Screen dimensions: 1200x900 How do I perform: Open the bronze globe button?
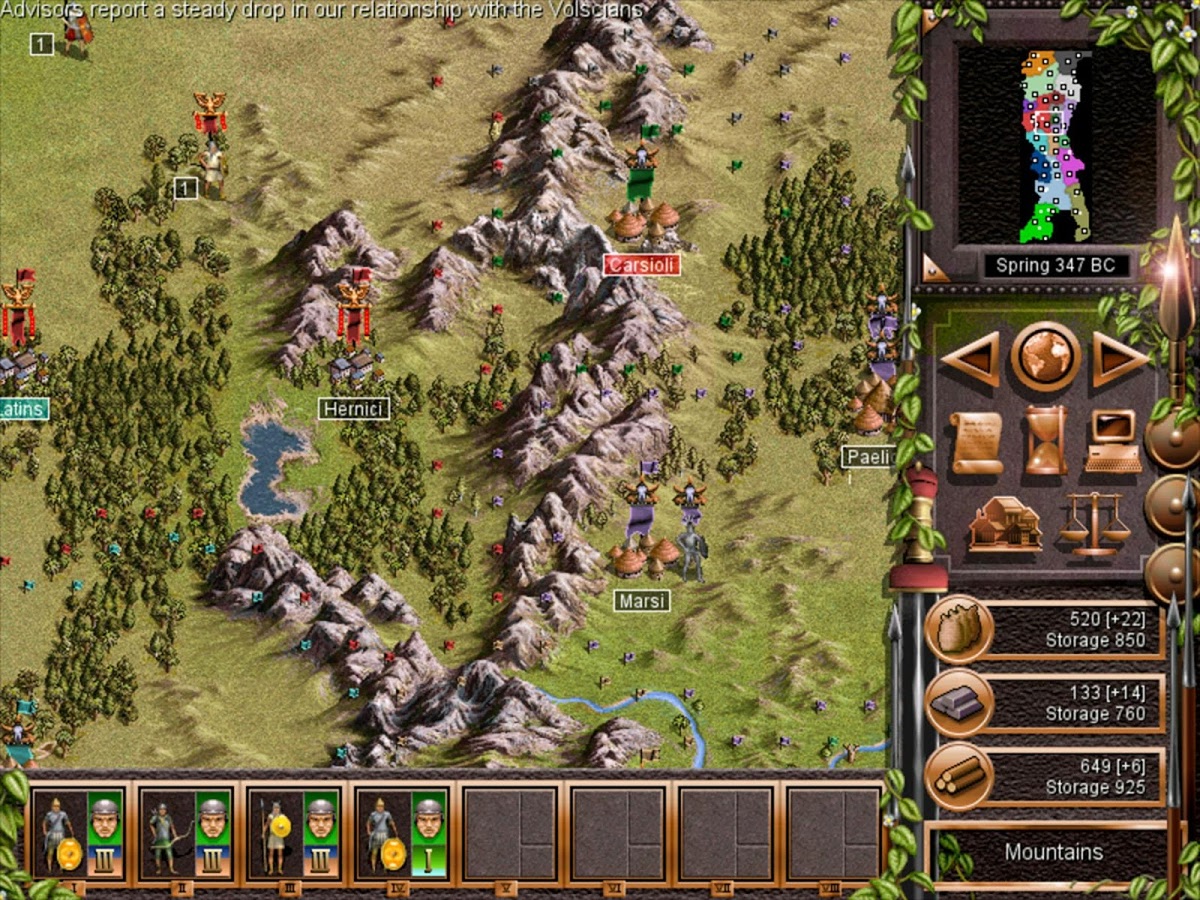pyautogui.click(x=1045, y=356)
